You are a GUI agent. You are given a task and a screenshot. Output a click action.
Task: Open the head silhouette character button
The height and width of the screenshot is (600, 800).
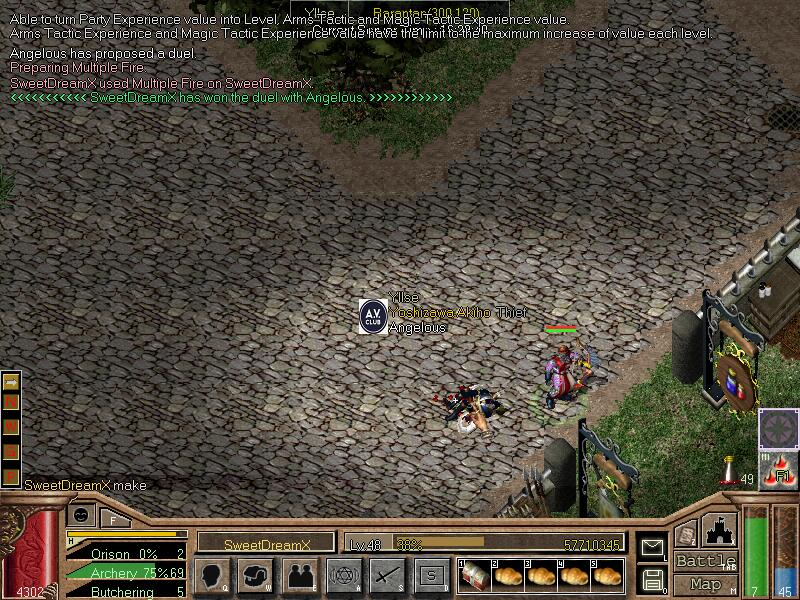pos(212,576)
